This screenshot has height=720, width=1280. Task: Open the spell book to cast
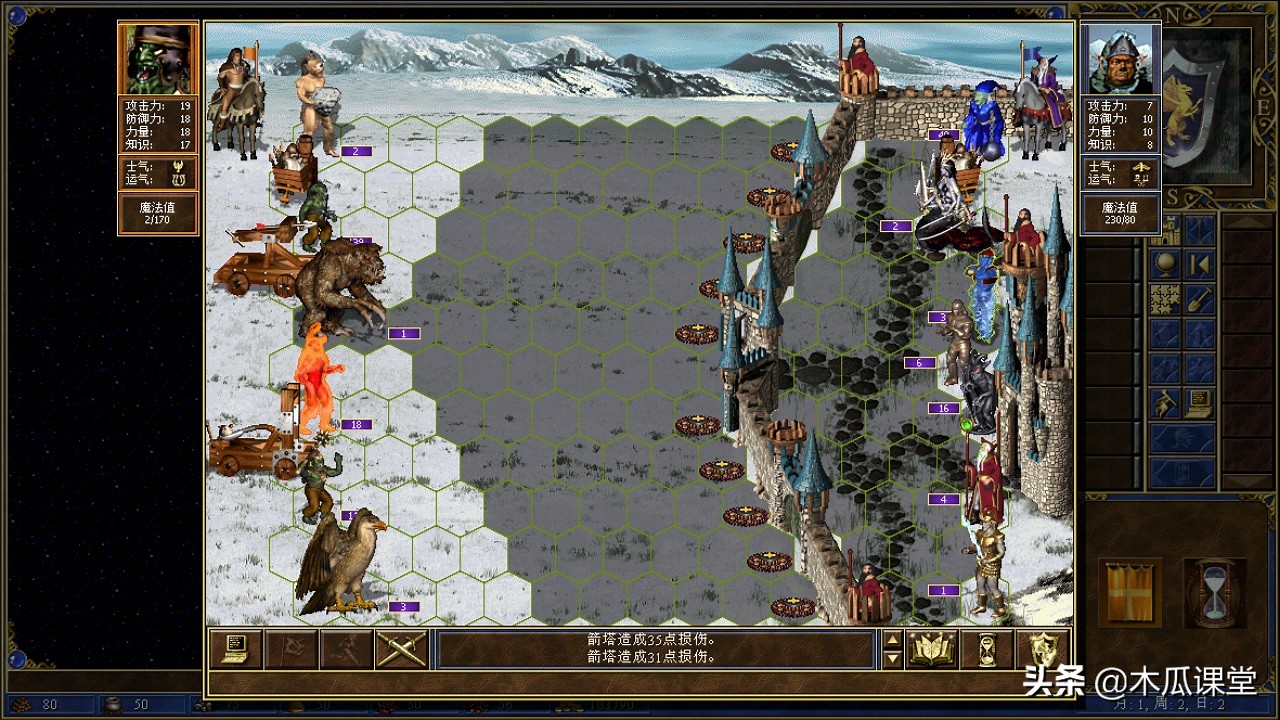(x=932, y=650)
